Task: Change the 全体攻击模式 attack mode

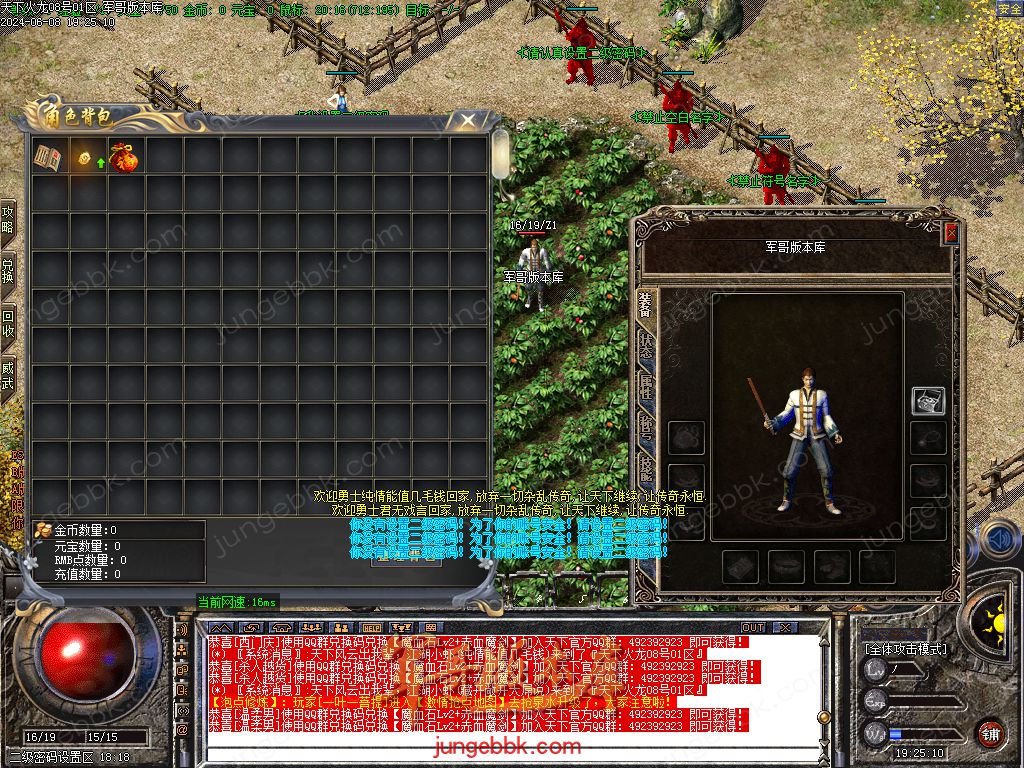Action: [905, 649]
